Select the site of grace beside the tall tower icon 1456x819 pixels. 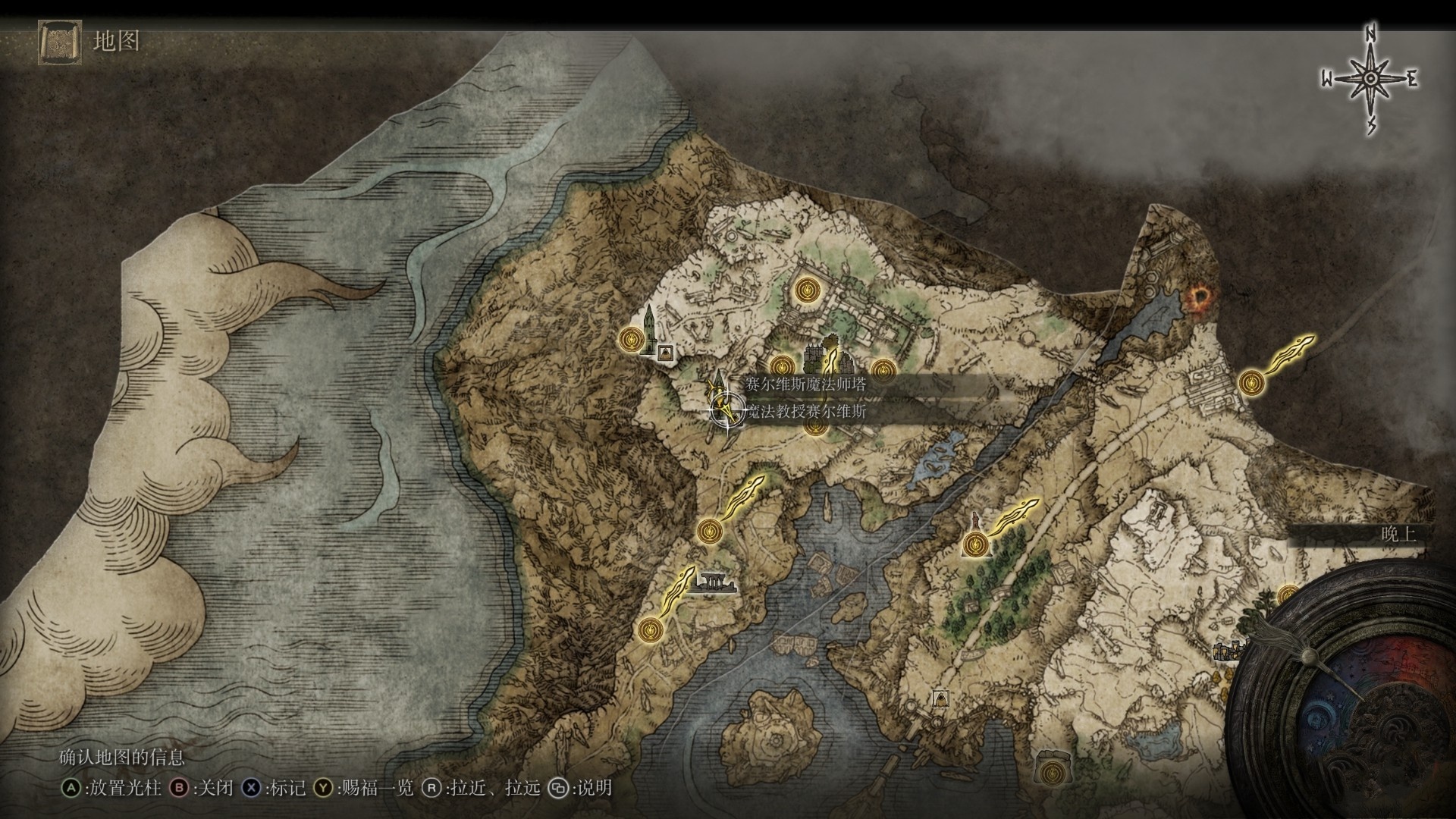tap(631, 339)
